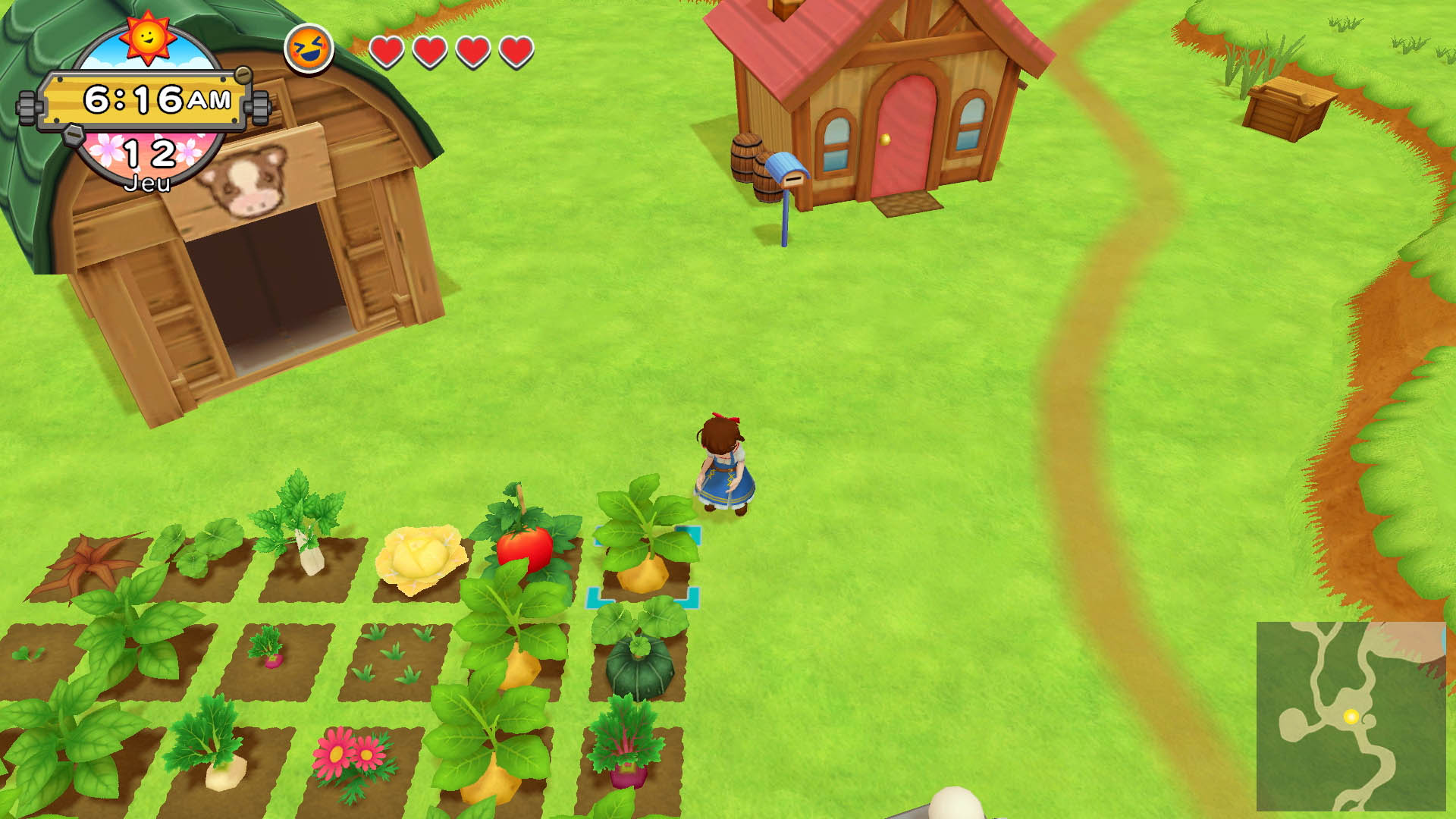Select the sunny weather icon

(147, 36)
